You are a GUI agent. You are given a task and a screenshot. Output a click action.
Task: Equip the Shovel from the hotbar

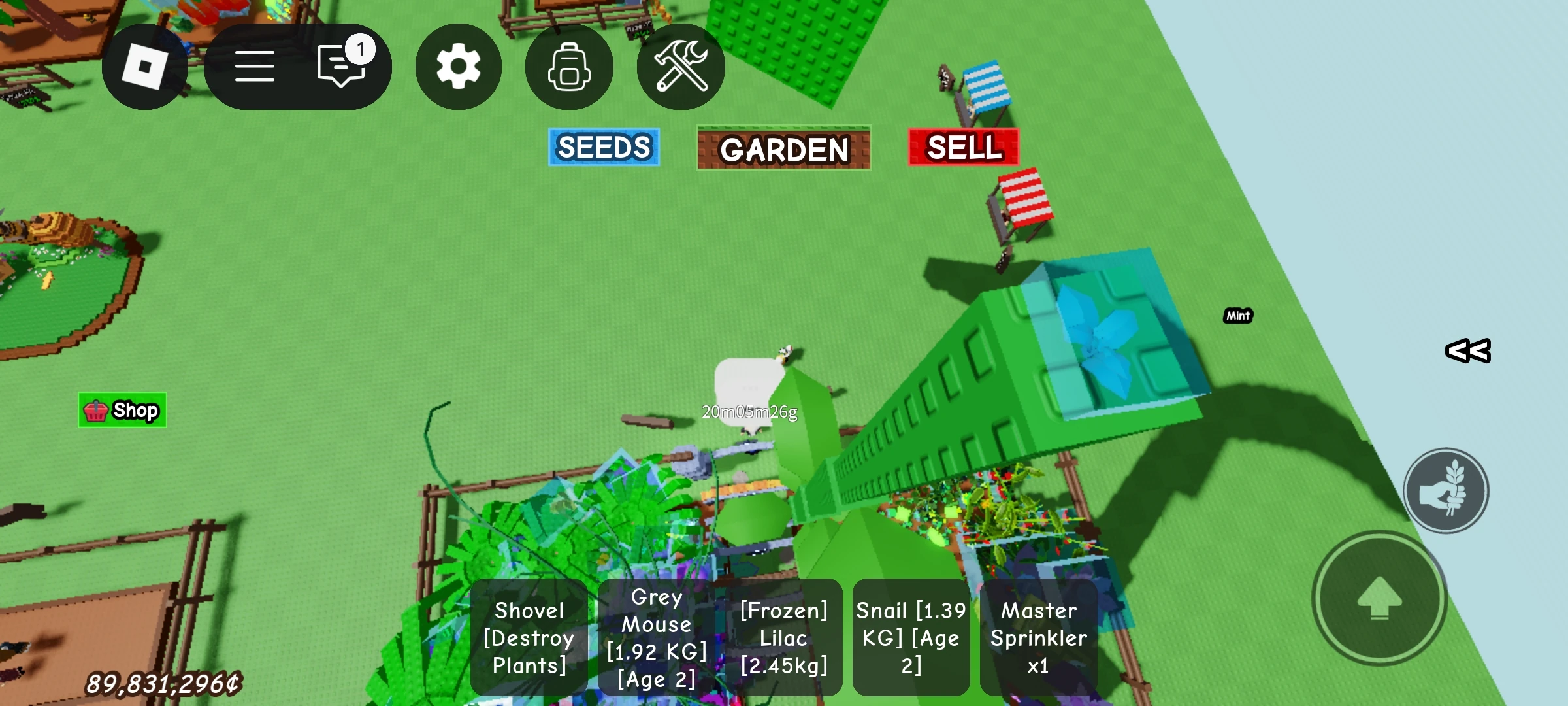click(x=529, y=639)
